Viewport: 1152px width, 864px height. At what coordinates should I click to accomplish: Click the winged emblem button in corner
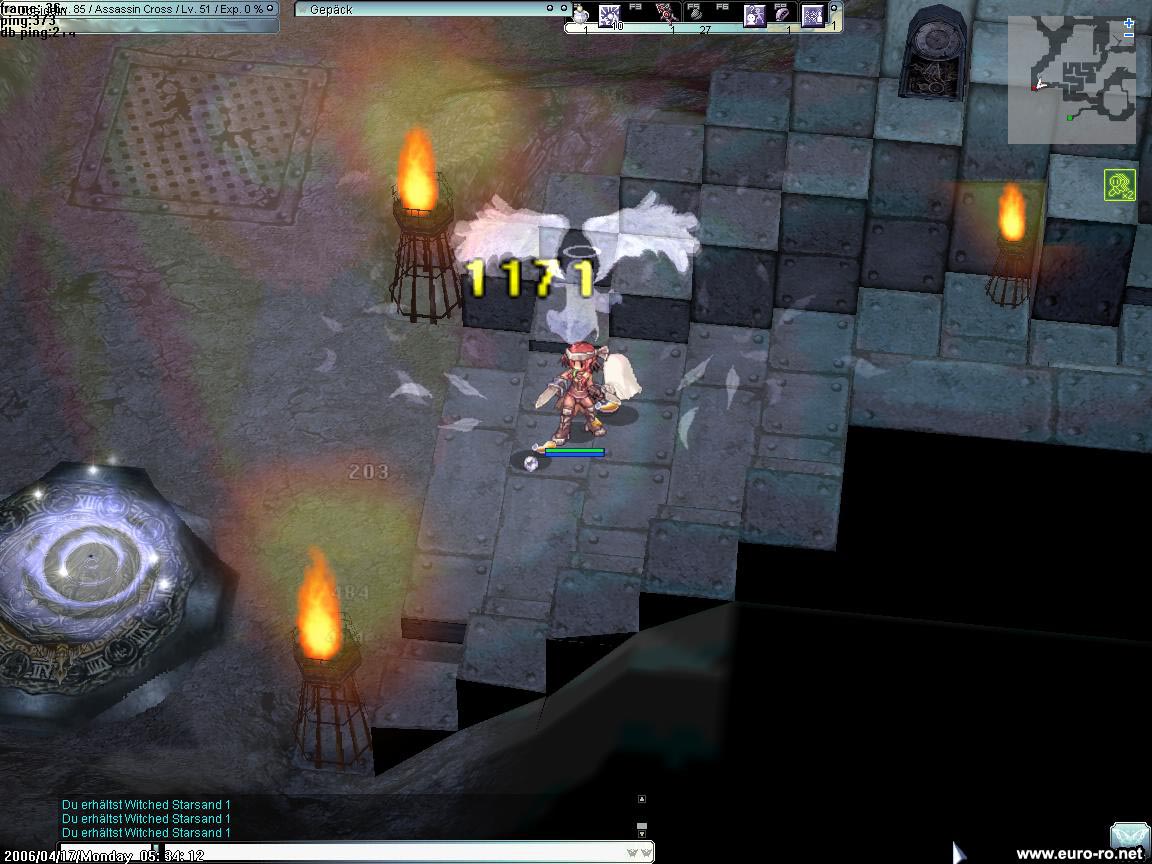point(1129,836)
